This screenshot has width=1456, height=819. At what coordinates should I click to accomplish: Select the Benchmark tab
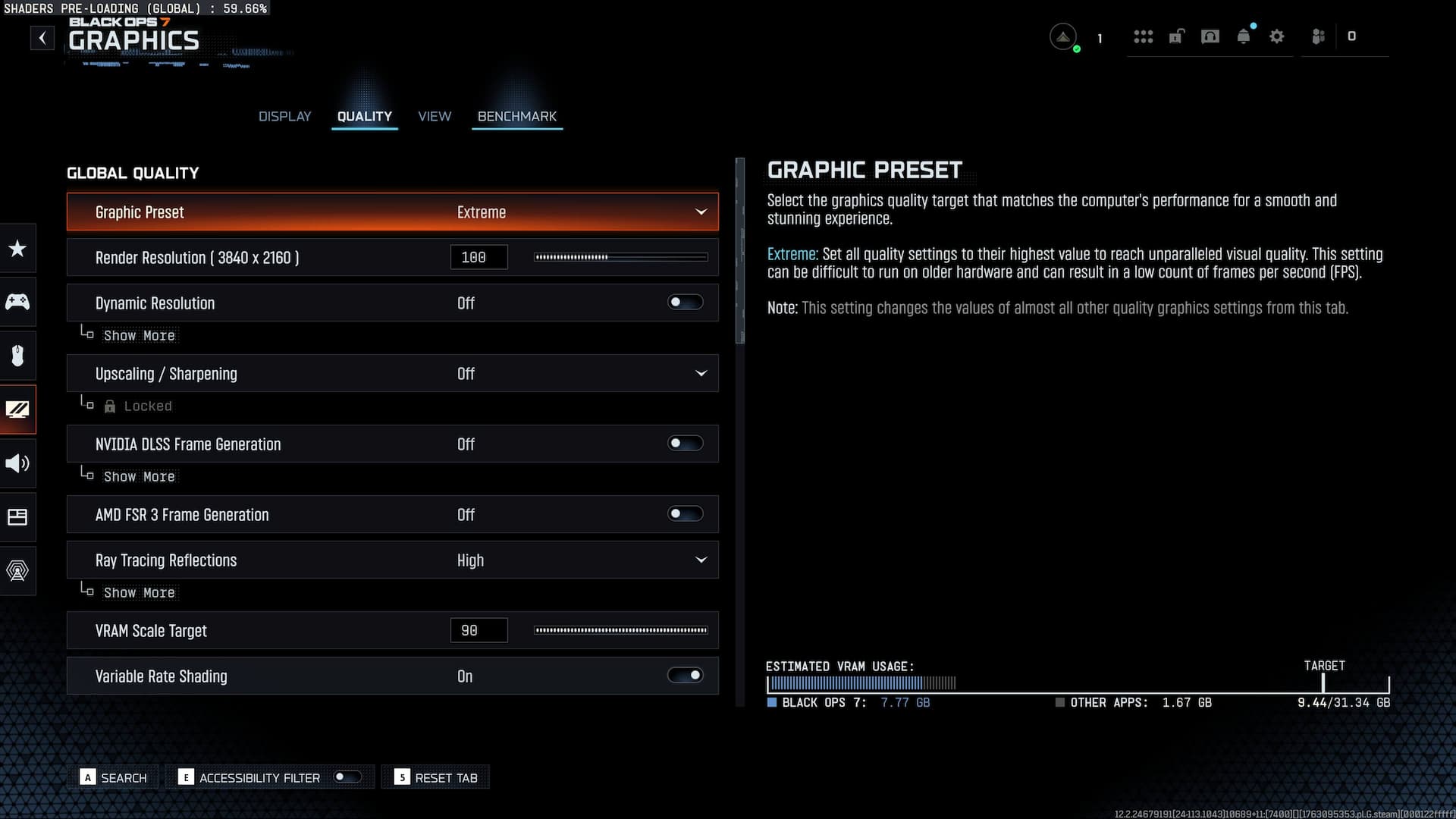[517, 116]
